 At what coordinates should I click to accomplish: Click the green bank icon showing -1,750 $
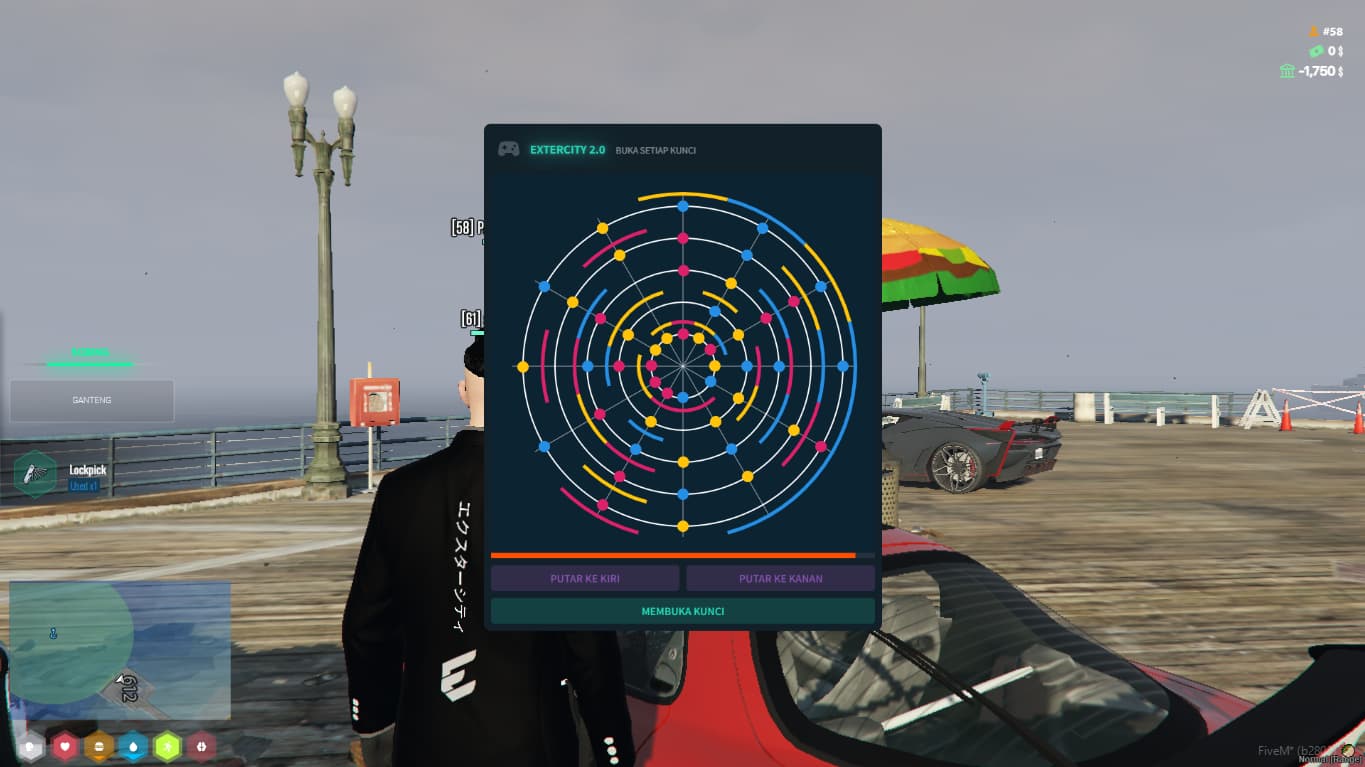point(1287,71)
